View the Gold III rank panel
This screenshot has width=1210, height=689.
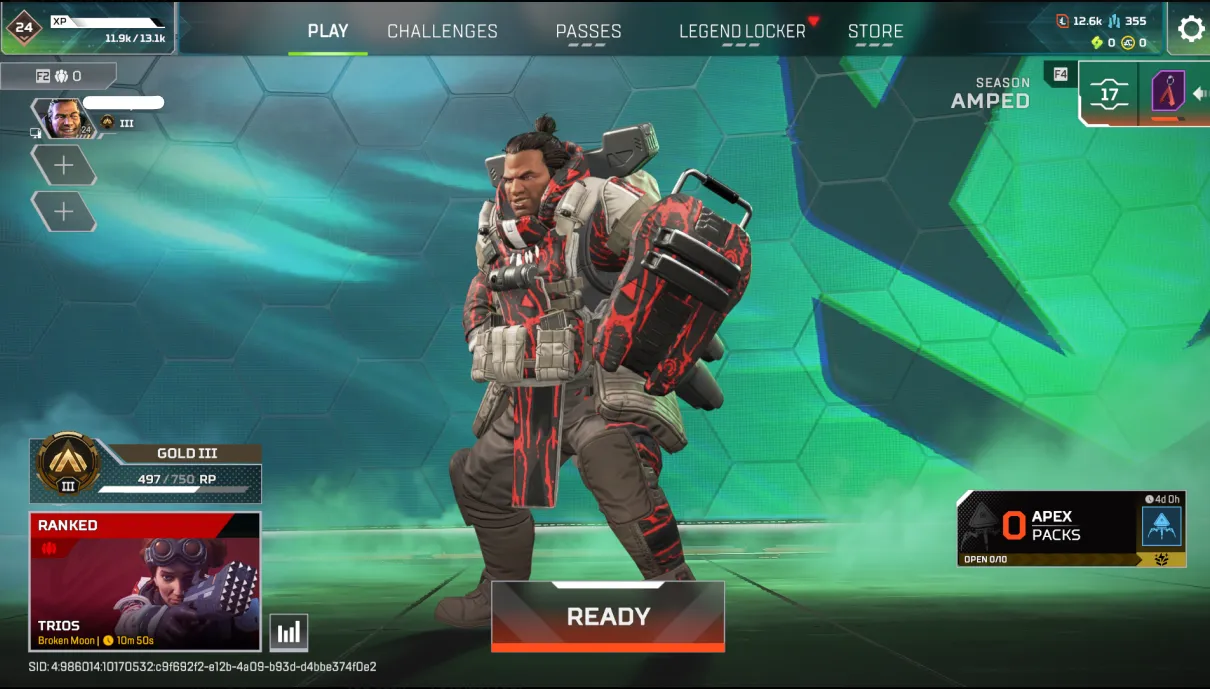(x=146, y=468)
